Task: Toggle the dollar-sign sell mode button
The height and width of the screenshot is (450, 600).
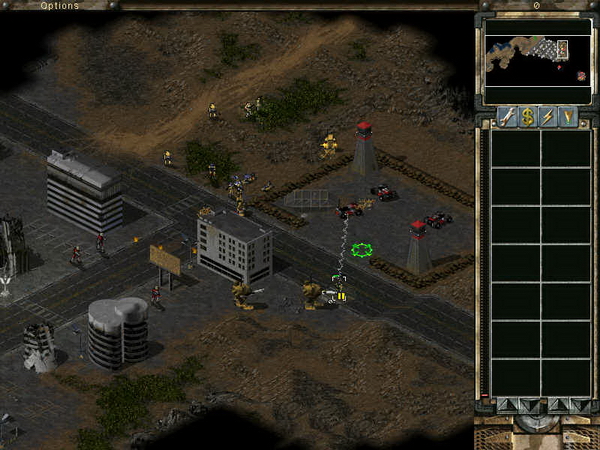Action: [x=528, y=117]
